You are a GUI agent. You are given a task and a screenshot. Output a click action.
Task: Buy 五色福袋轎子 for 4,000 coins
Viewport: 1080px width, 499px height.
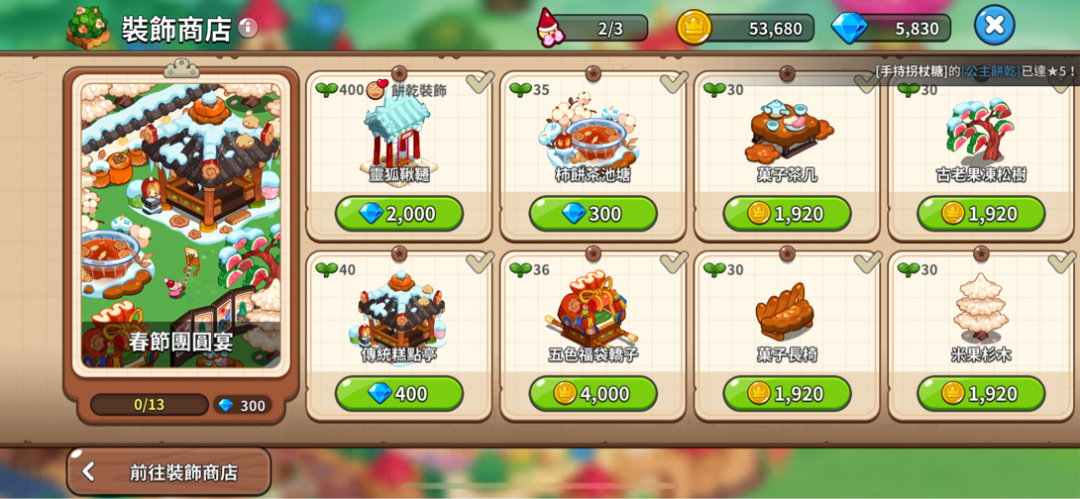pyautogui.click(x=593, y=394)
